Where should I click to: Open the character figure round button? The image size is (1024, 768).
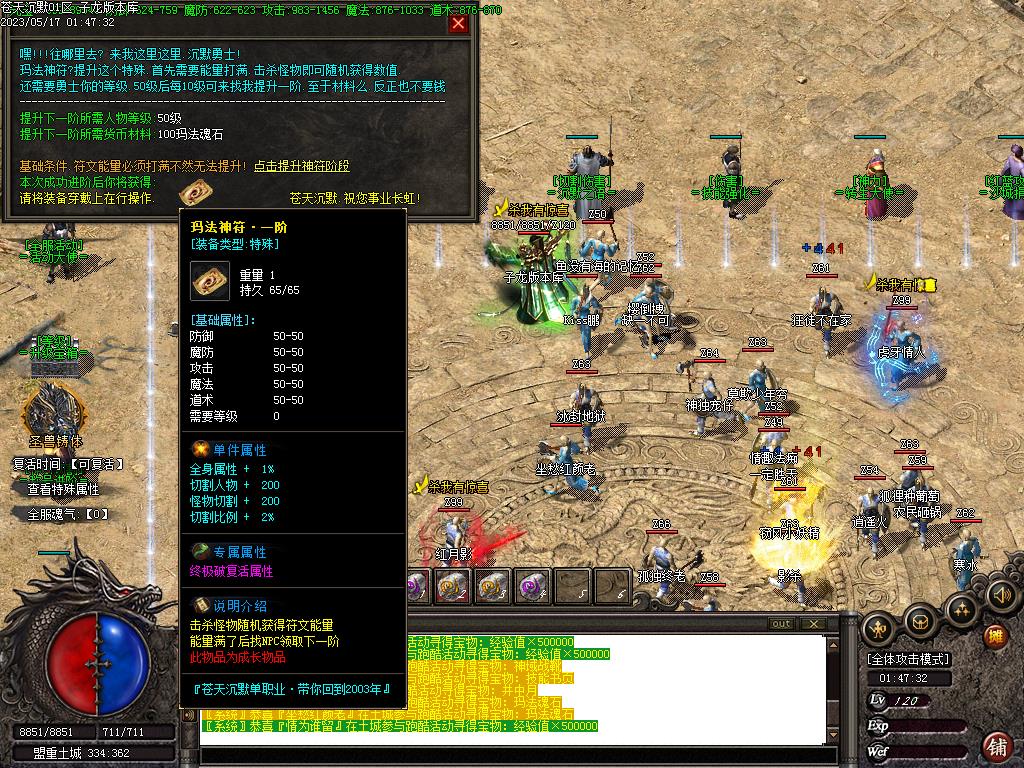(x=879, y=627)
